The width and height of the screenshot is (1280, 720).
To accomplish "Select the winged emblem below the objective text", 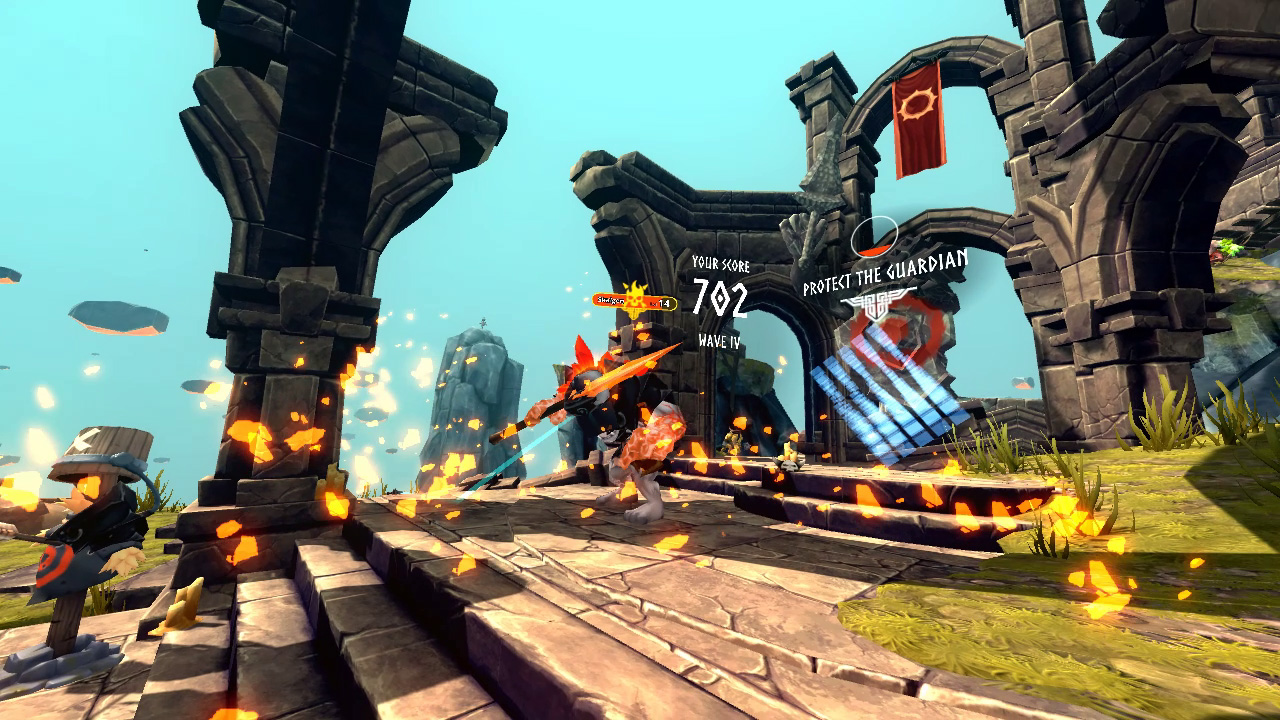I will 877,303.
